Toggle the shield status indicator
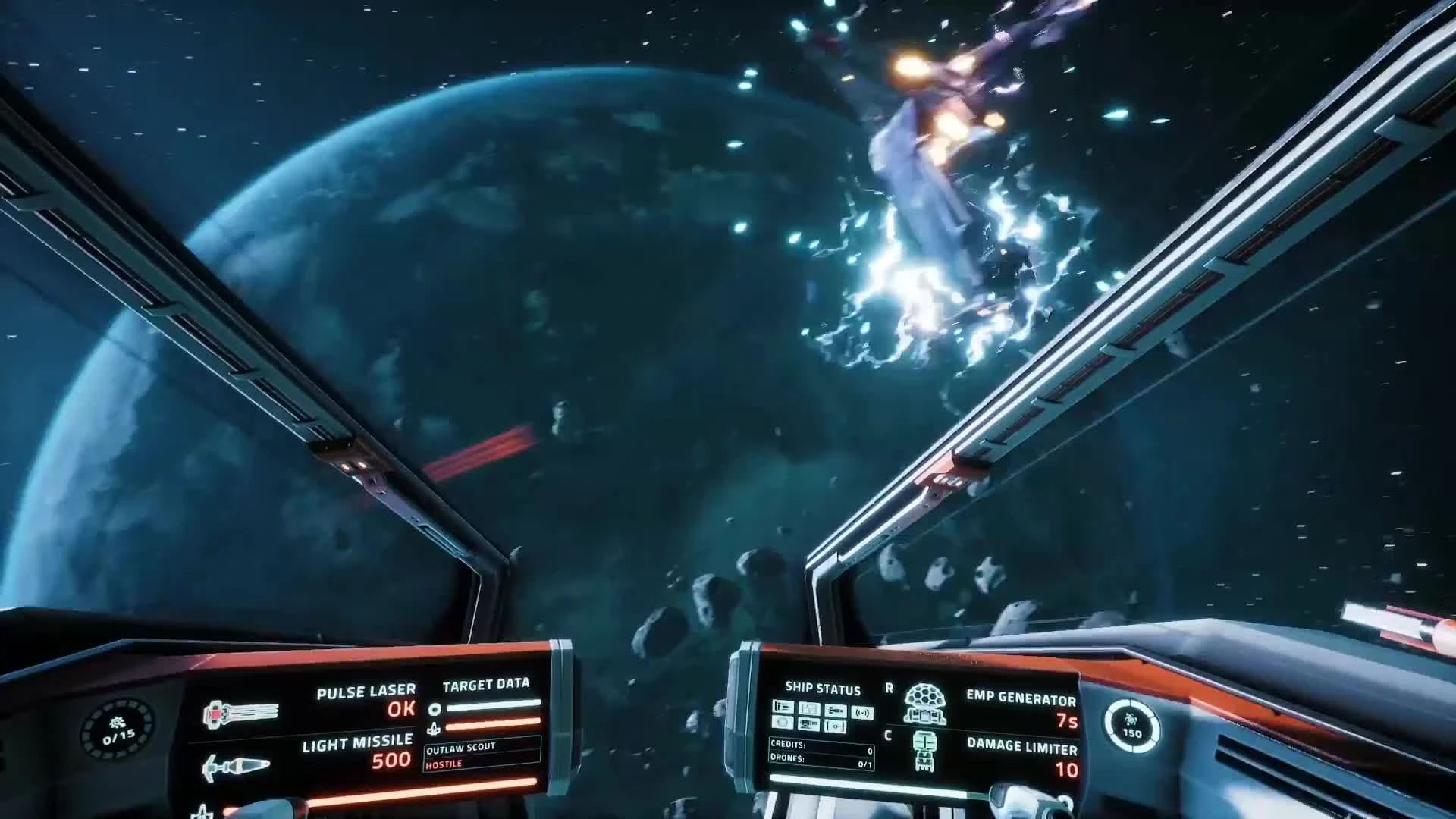The width and height of the screenshot is (1456, 819). coord(783,723)
